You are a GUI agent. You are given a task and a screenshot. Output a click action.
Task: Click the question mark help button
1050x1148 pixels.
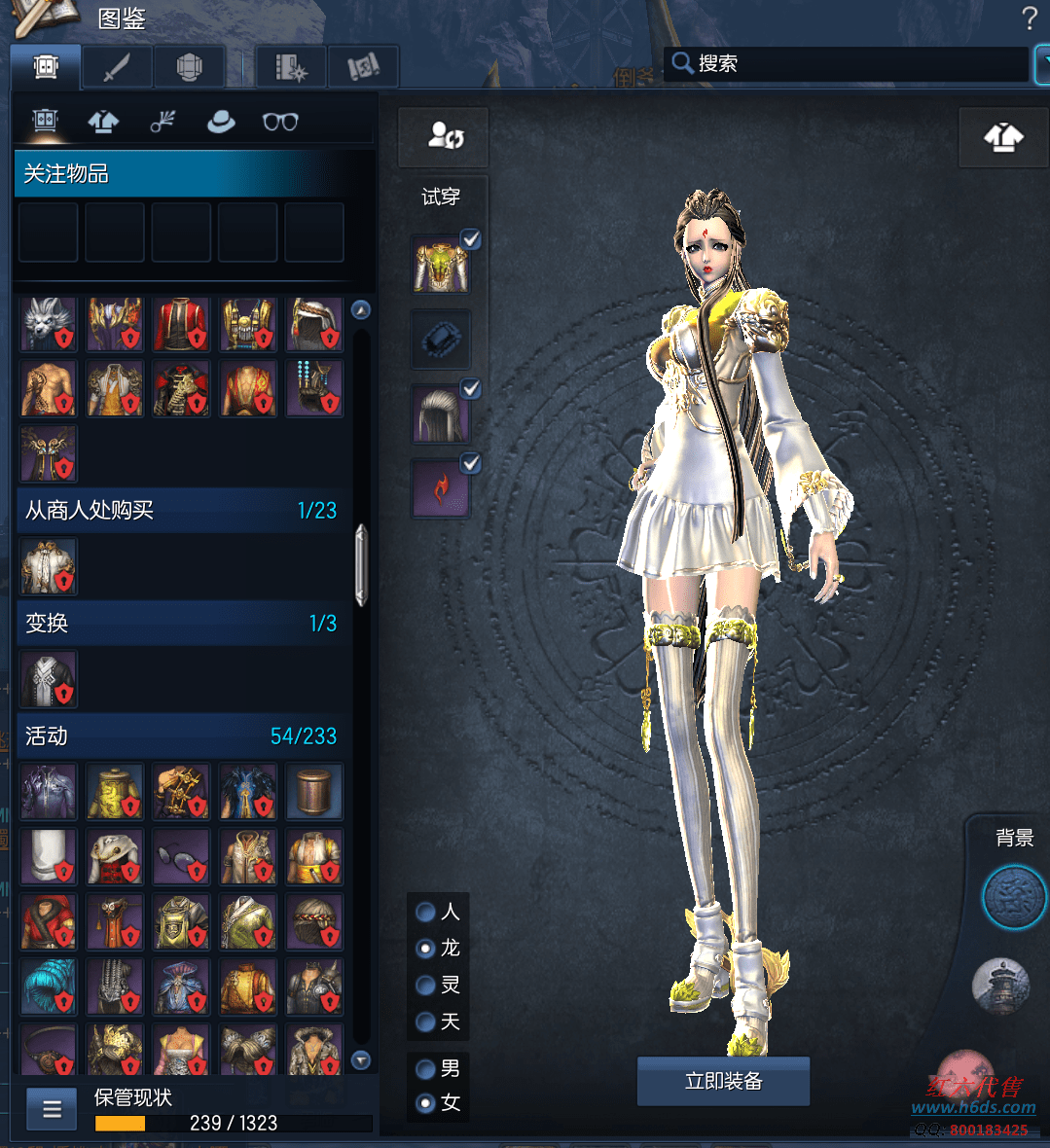point(1030,18)
